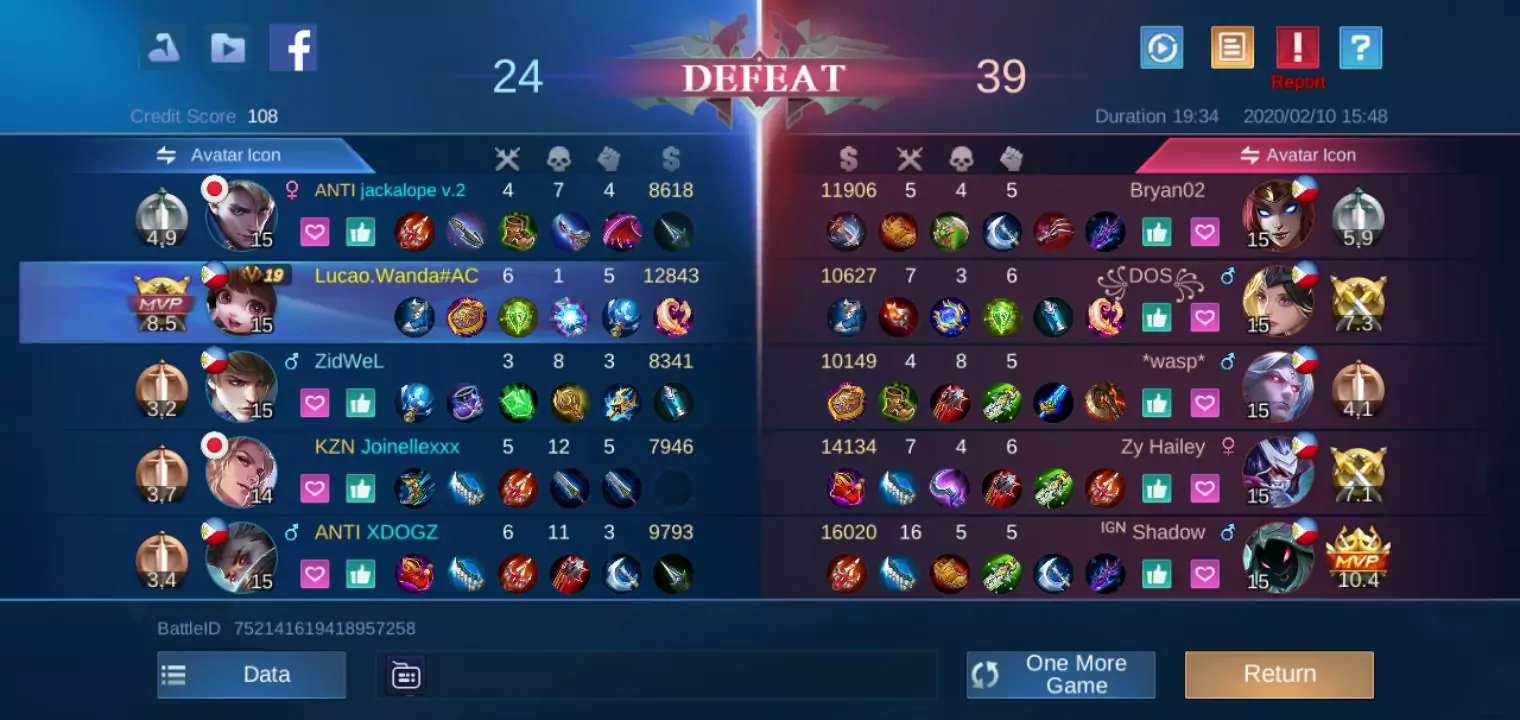Click the orange match statistics document icon
1520x720 pixels.
pos(1231,46)
